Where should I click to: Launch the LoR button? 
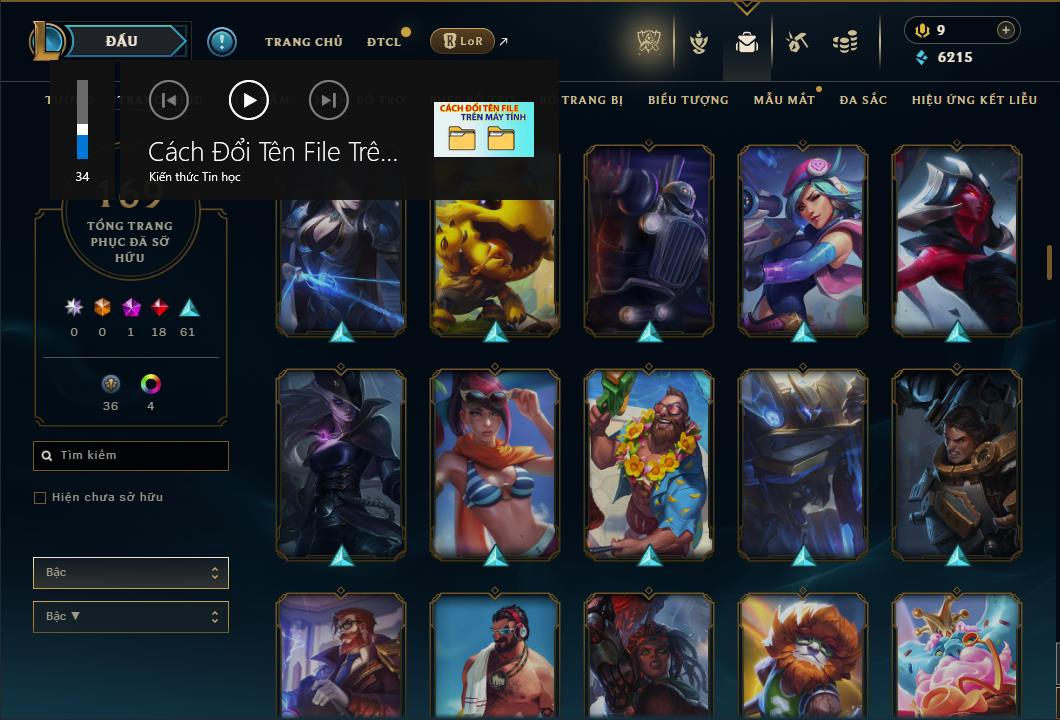[x=463, y=41]
